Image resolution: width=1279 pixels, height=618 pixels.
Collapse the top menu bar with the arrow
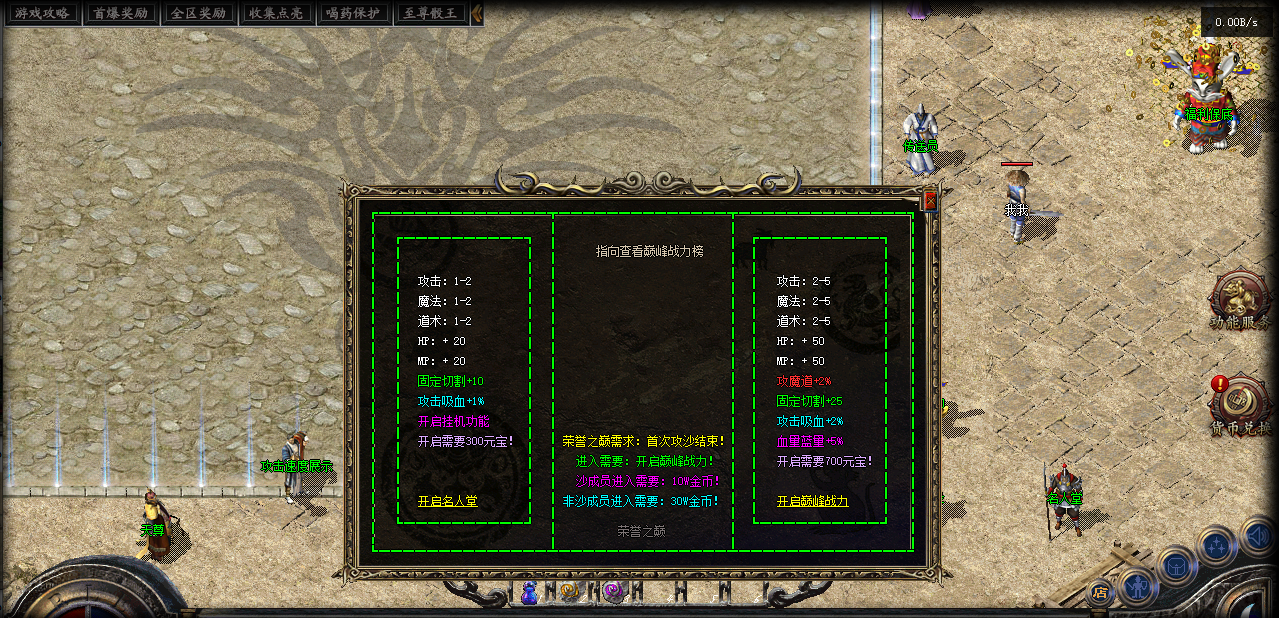pyautogui.click(x=477, y=13)
